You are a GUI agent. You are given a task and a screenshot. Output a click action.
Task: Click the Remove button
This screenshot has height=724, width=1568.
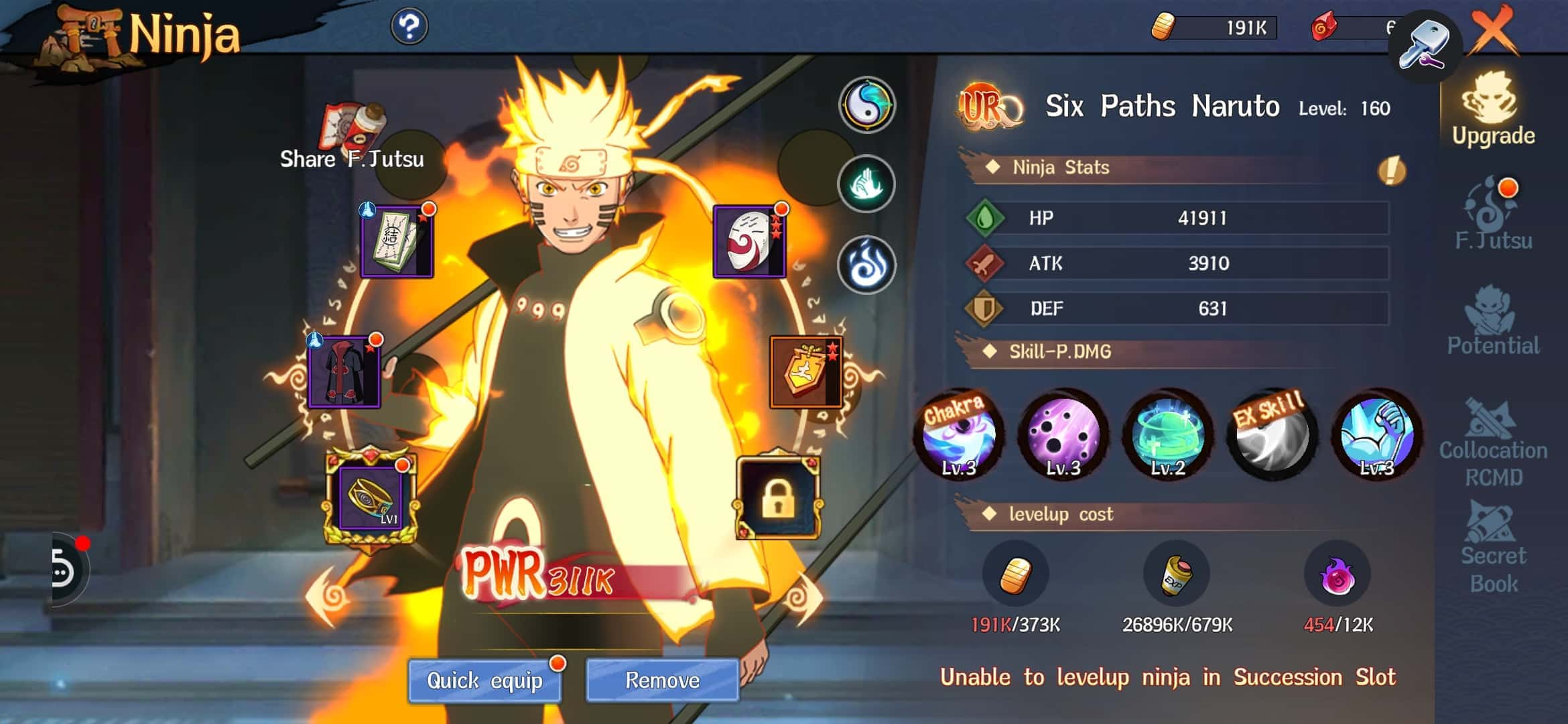662,680
